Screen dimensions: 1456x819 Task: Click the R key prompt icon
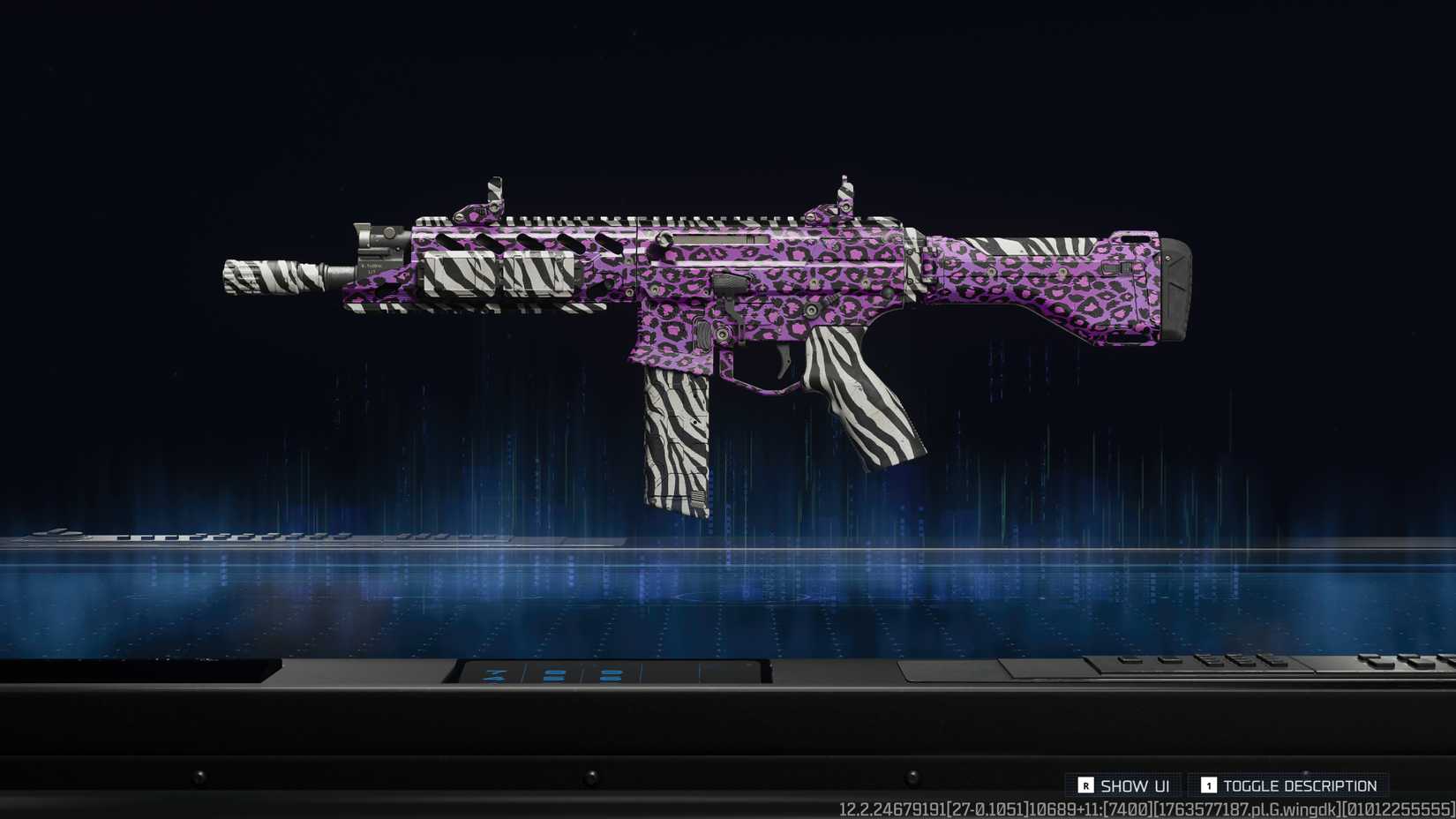tap(1086, 784)
